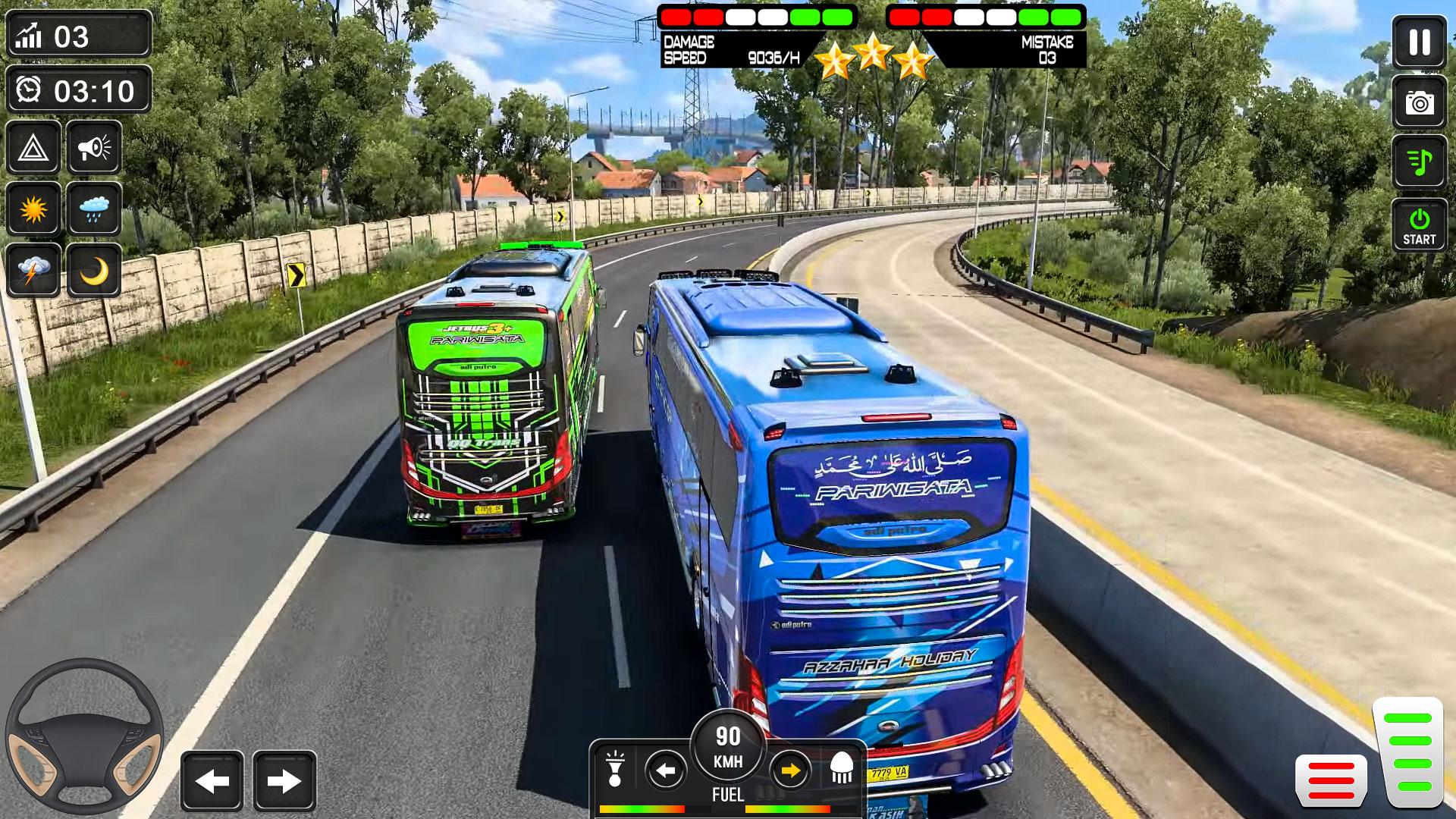Screen dimensions: 1456x819
Task: Pause the game with the pause button
Action: (x=1419, y=42)
